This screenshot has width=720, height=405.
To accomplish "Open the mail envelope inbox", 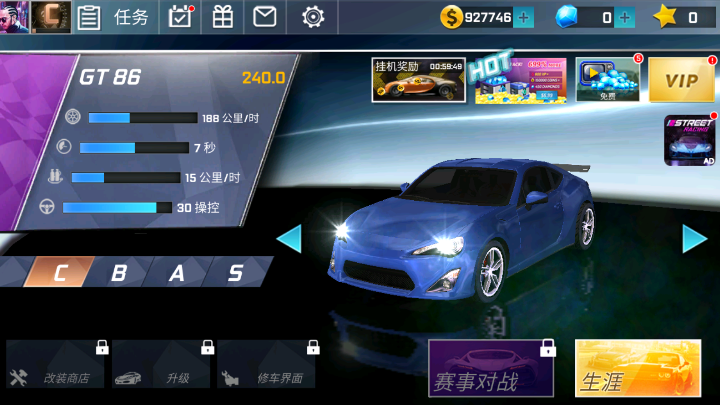I will [264, 17].
